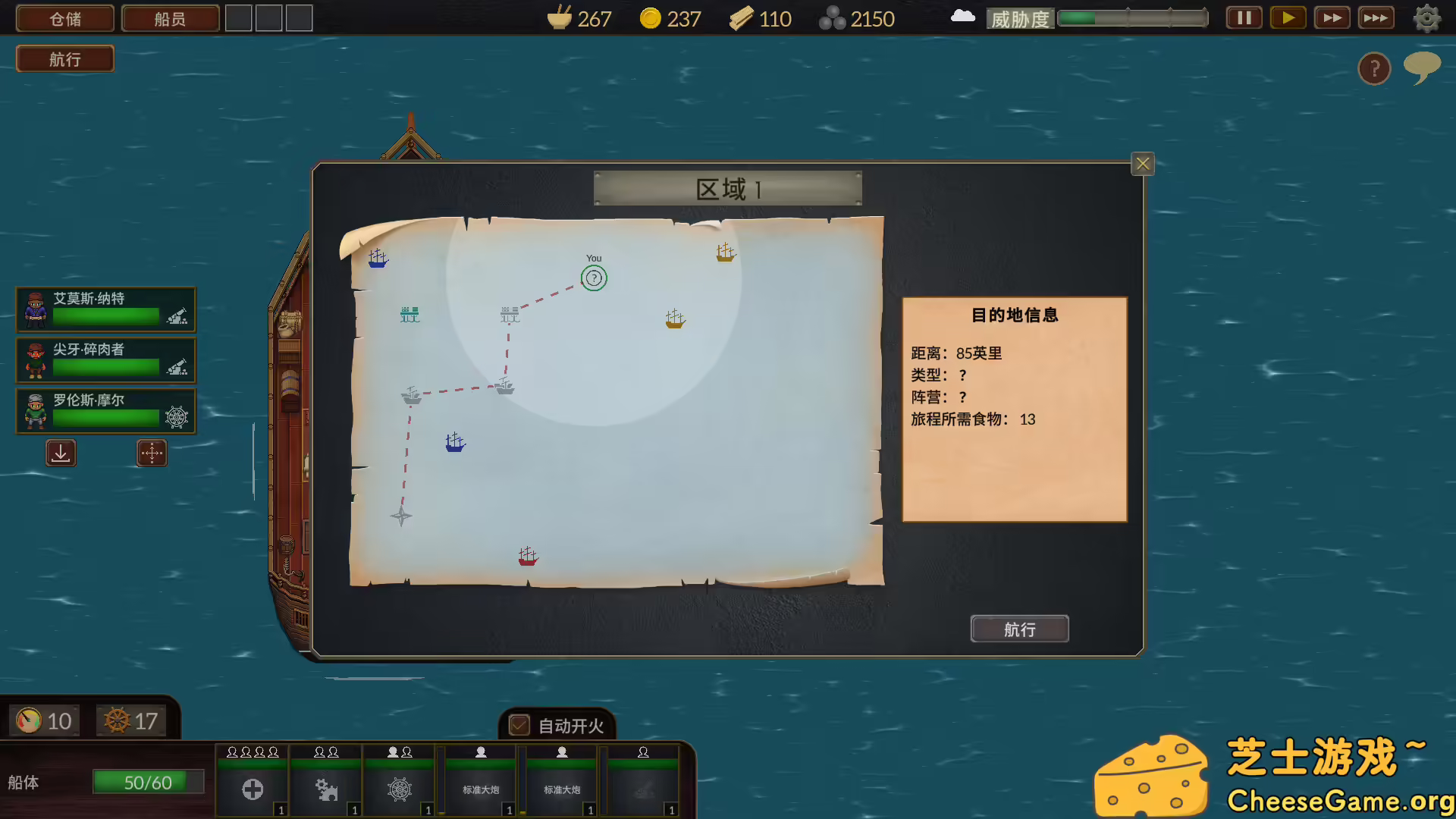Toggle the 自动开火 auto-fire checkbox

pos(519,726)
